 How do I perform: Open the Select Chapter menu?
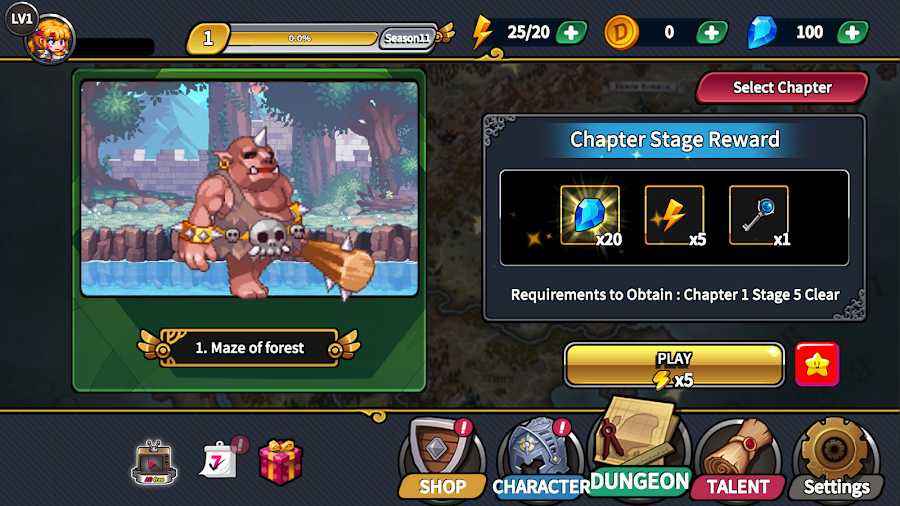781,88
